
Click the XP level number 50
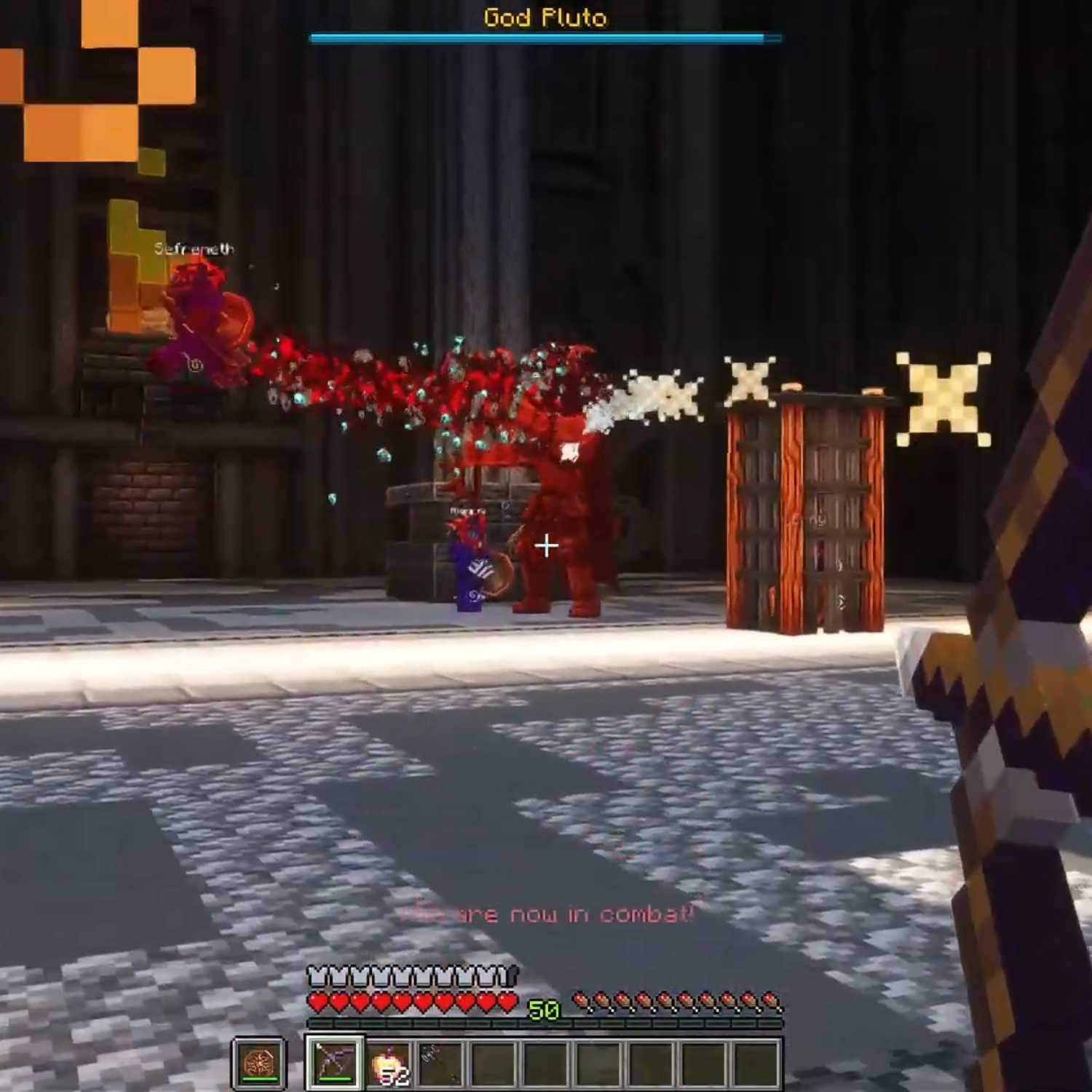[545, 1010]
